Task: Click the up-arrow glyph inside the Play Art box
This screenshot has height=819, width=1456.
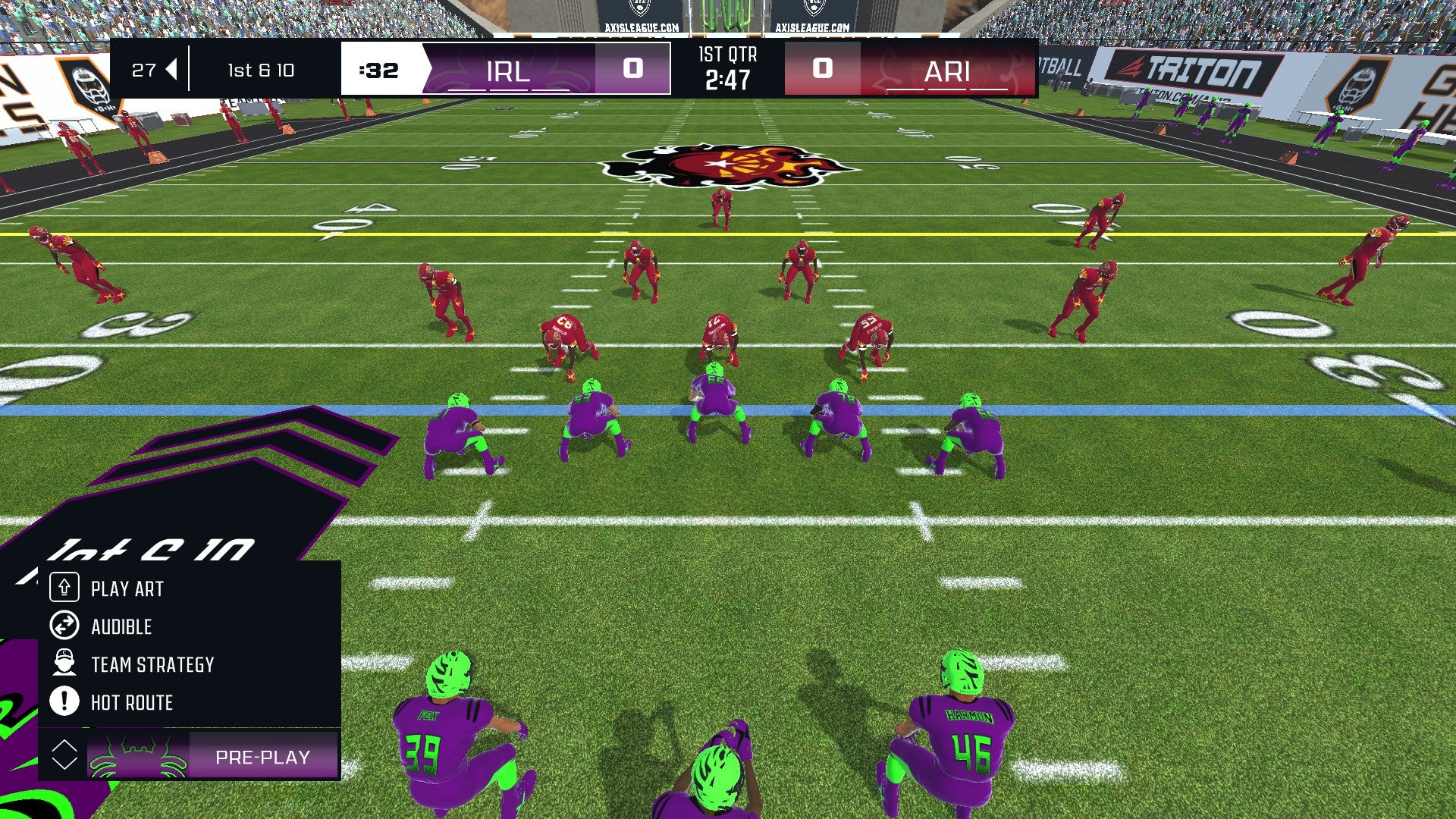Action: [x=65, y=588]
